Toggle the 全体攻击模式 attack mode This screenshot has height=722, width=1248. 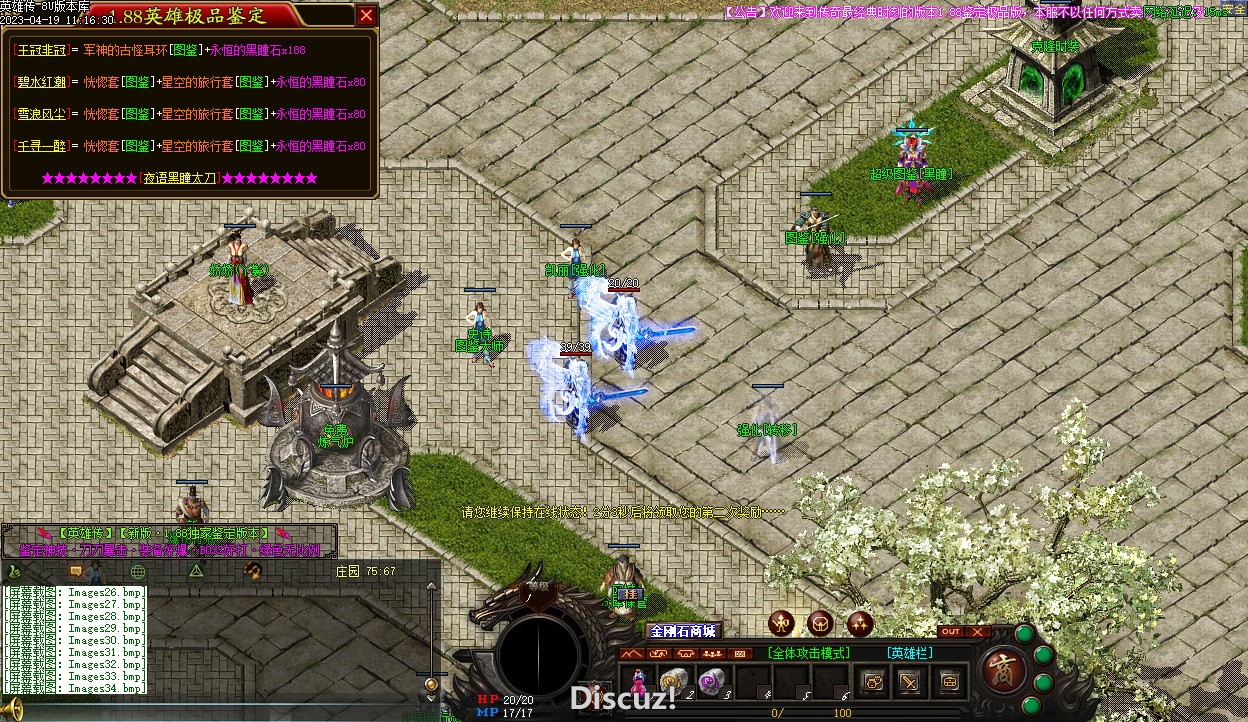tap(808, 653)
